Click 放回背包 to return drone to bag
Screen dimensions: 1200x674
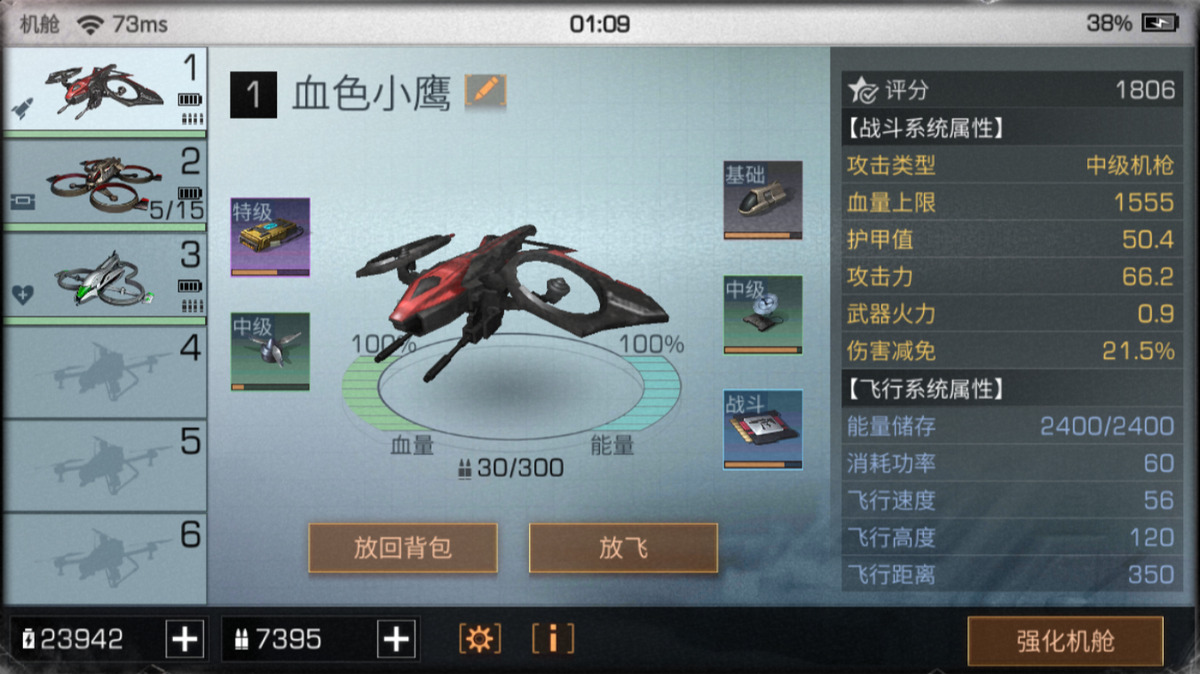(x=403, y=548)
